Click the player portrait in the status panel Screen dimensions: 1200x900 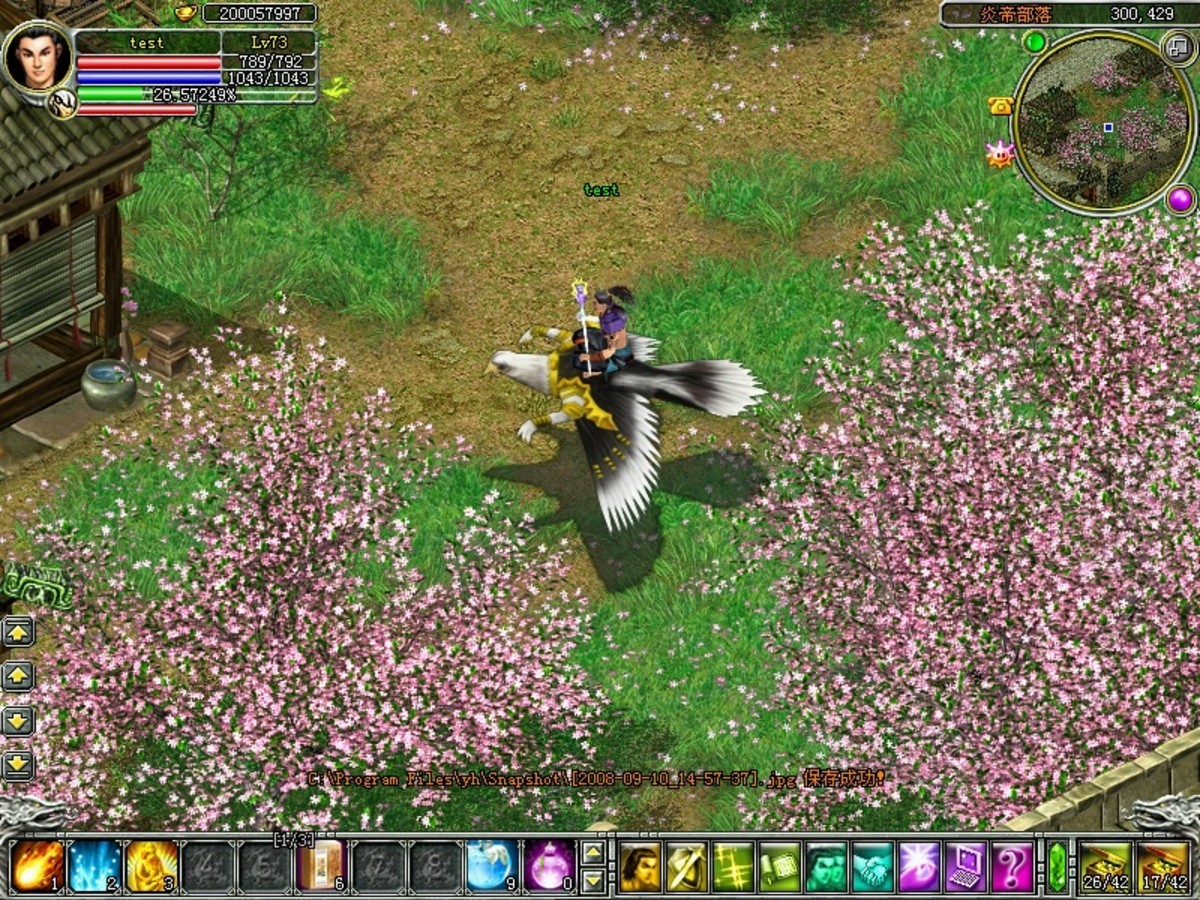38,59
